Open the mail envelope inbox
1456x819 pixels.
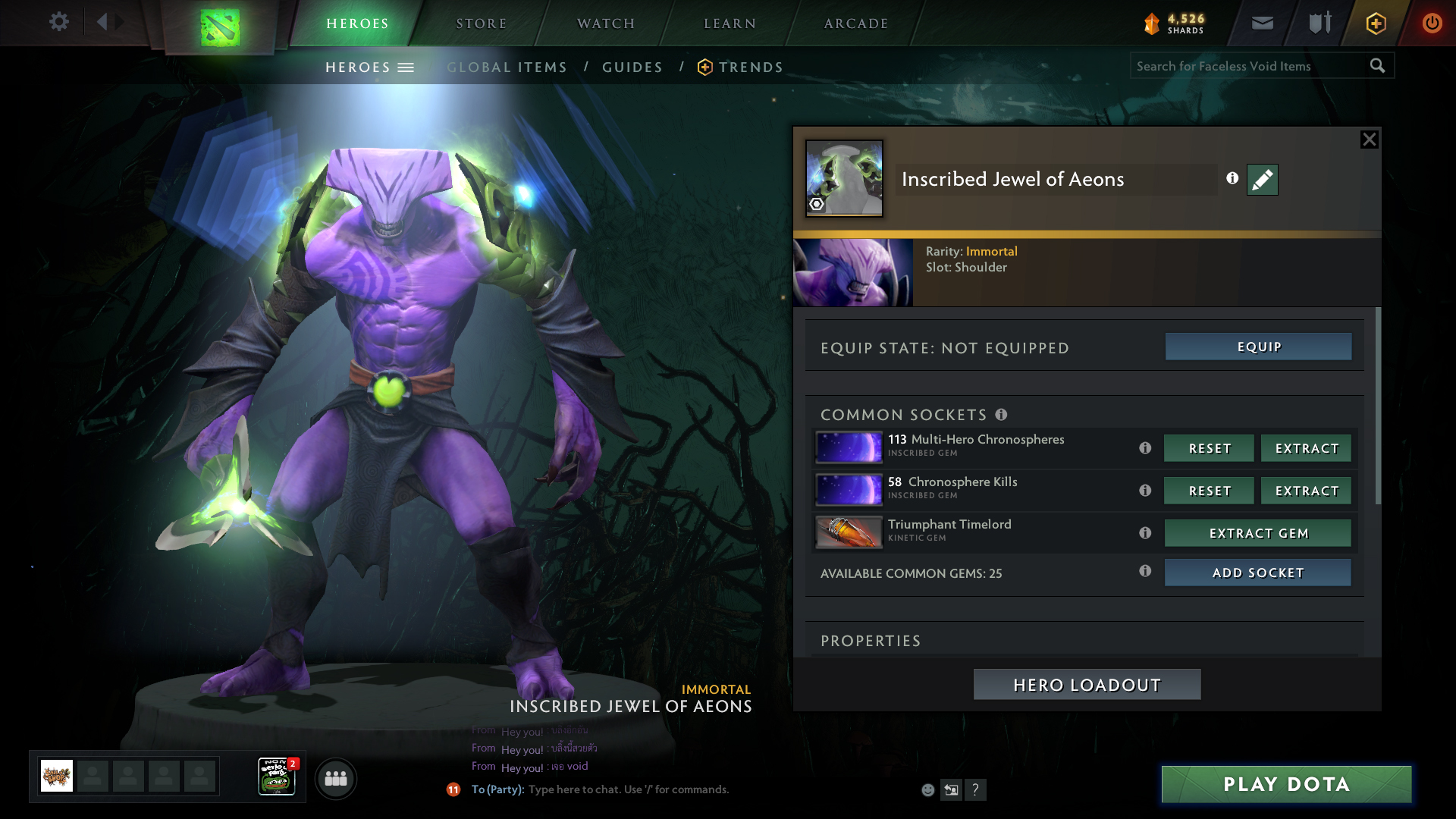point(1262,24)
